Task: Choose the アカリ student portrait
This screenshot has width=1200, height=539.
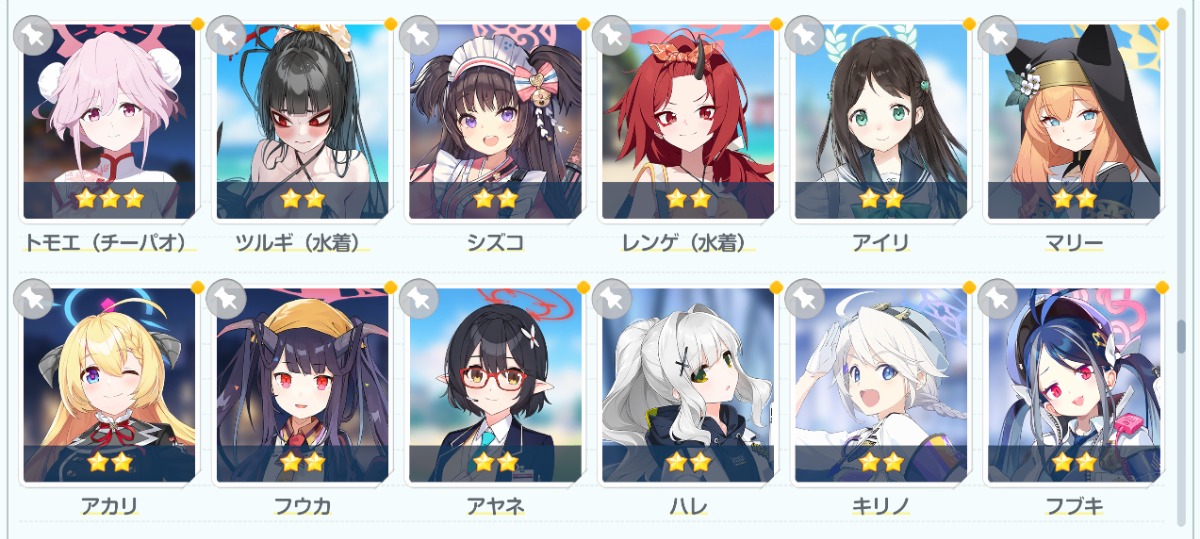Action: pos(110,385)
